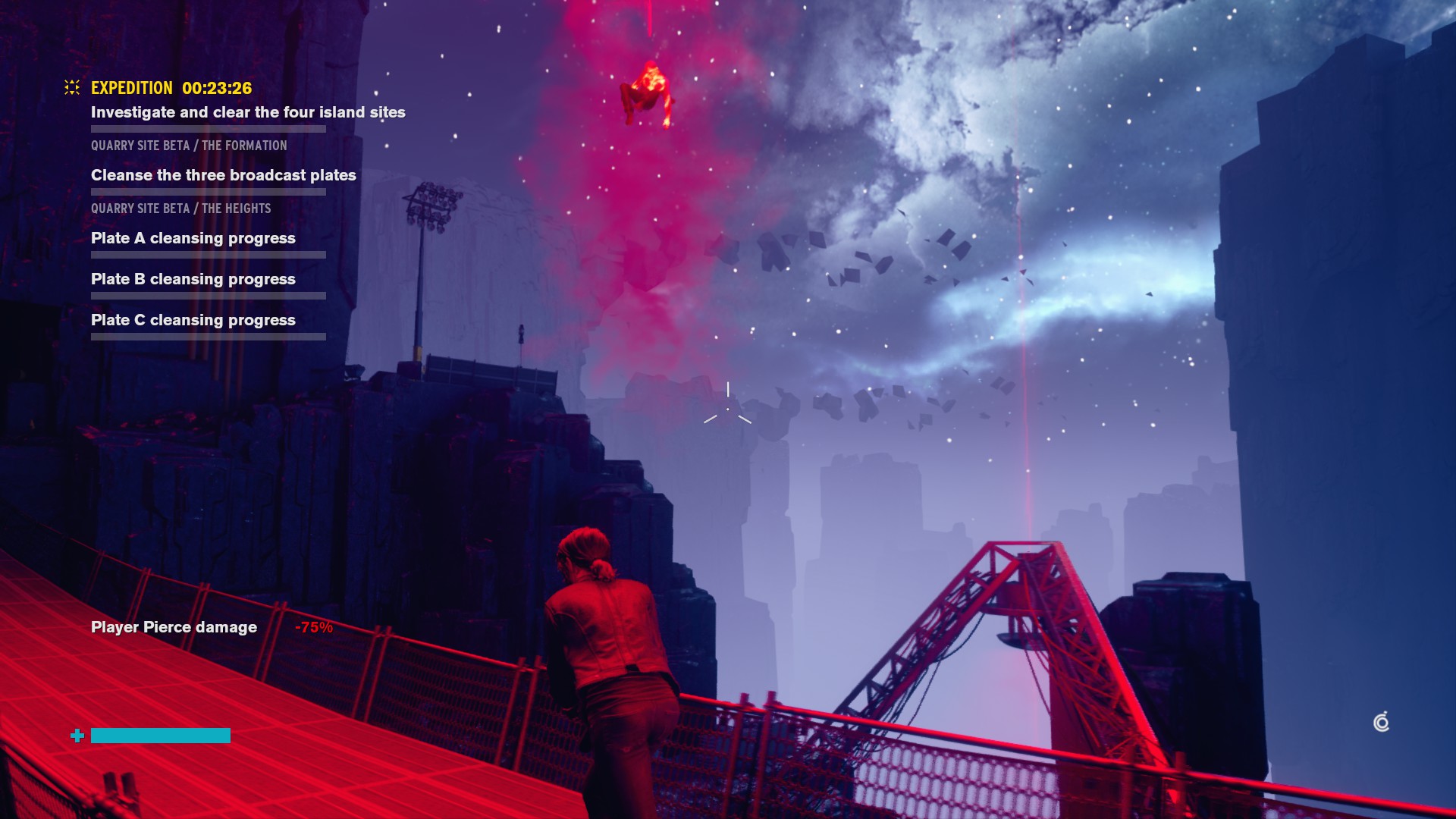Select the Cleanse the three broadcast plates objective
The width and height of the screenshot is (1456, 819).
(224, 175)
